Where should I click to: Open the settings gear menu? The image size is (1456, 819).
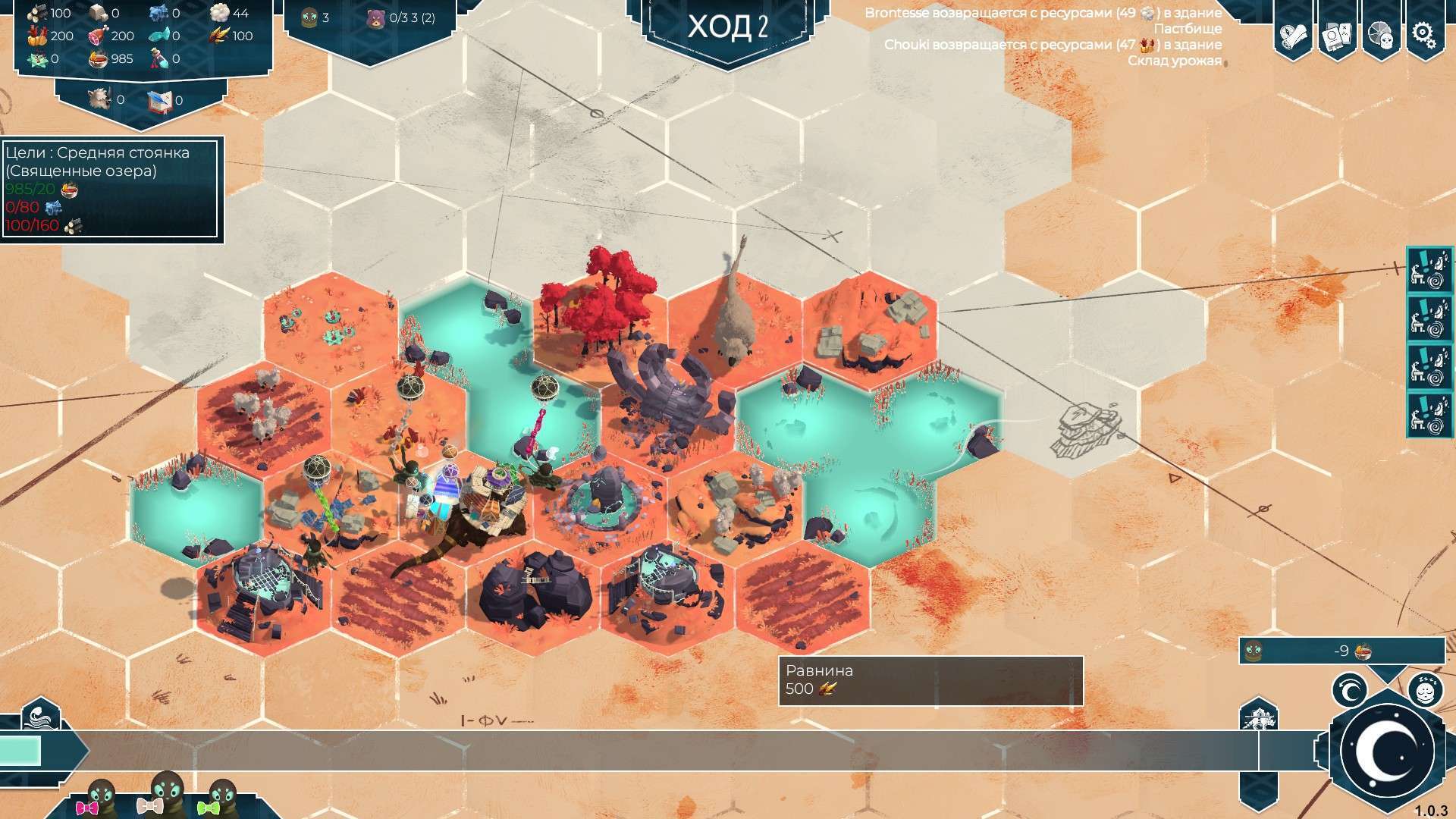pos(1423,33)
